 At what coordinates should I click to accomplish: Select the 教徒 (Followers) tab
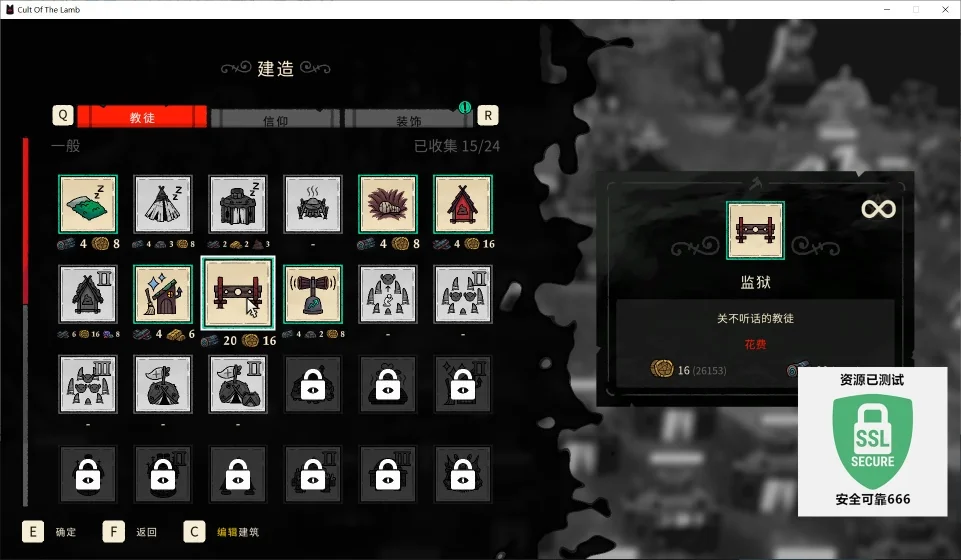142,117
